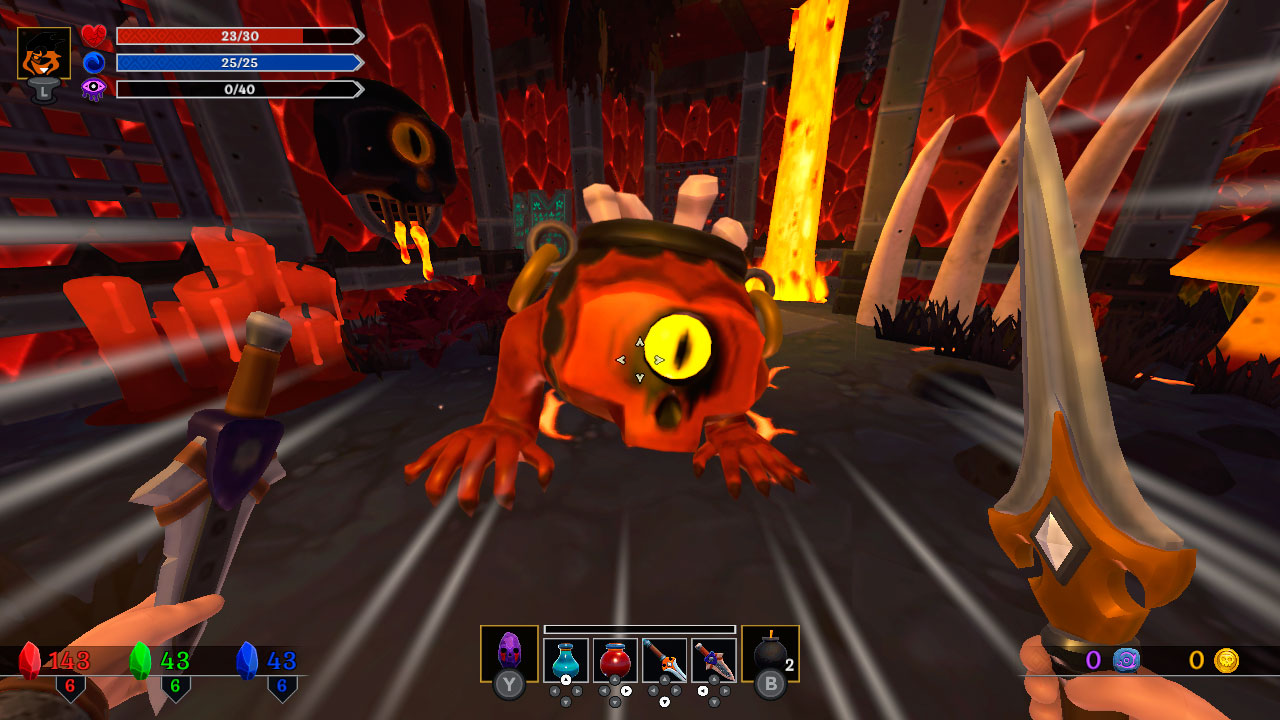Equip the runed dagger from the hotbar
1280x720 pixels.
[x=713, y=659]
